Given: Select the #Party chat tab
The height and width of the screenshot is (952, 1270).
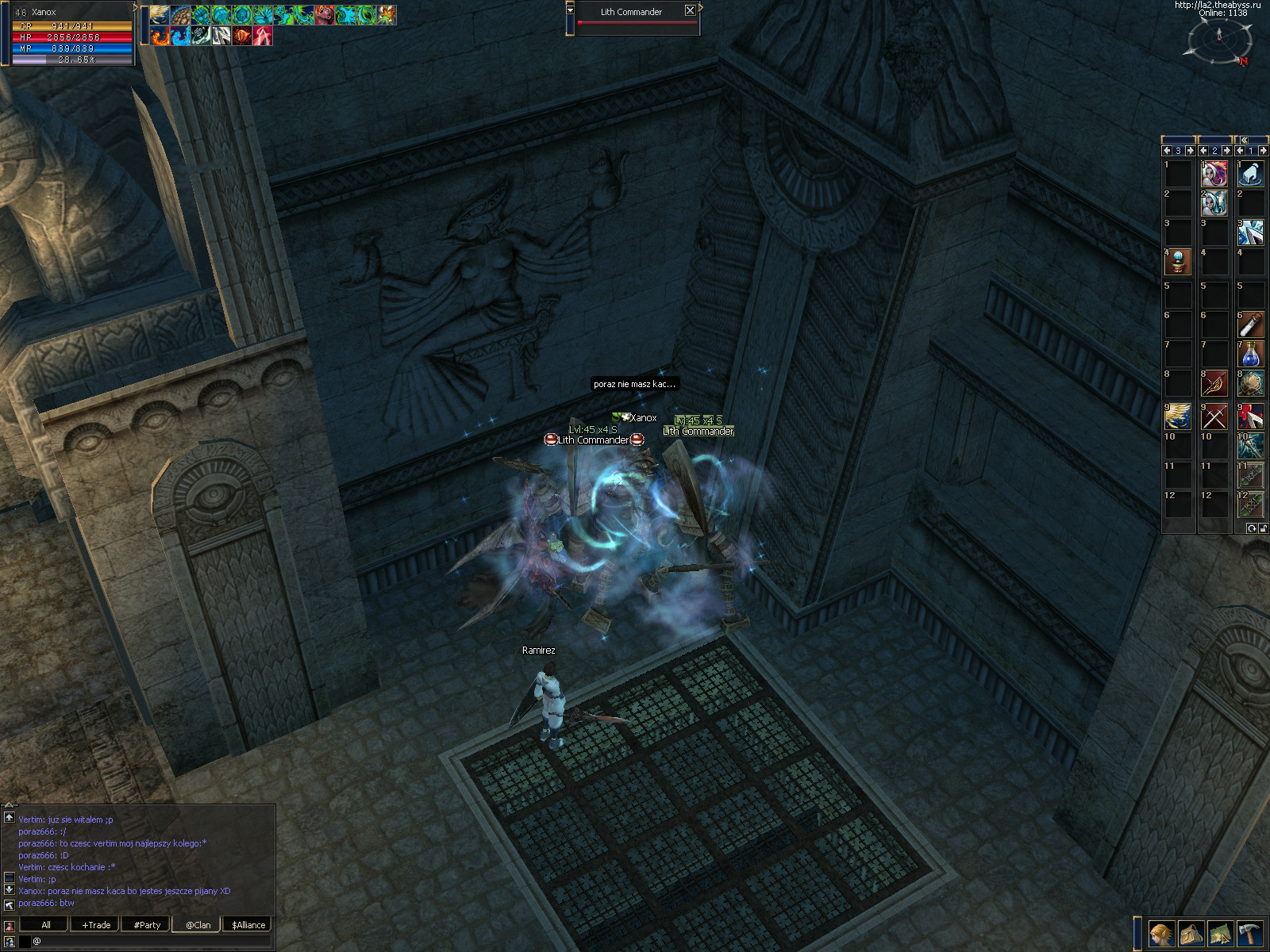Looking at the screenshot, I should click(147, 925).
